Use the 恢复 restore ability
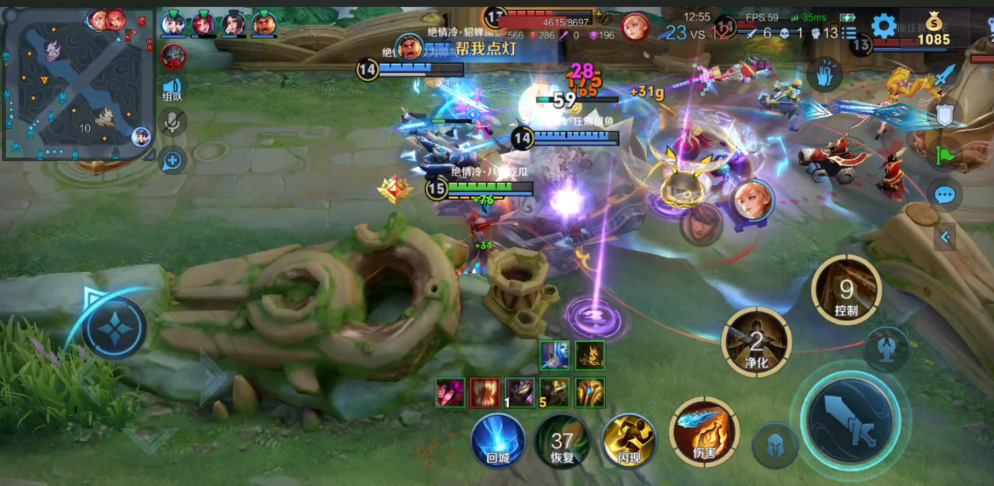The image size is (994, 486). pyautogui.click(x=563, y=441)
